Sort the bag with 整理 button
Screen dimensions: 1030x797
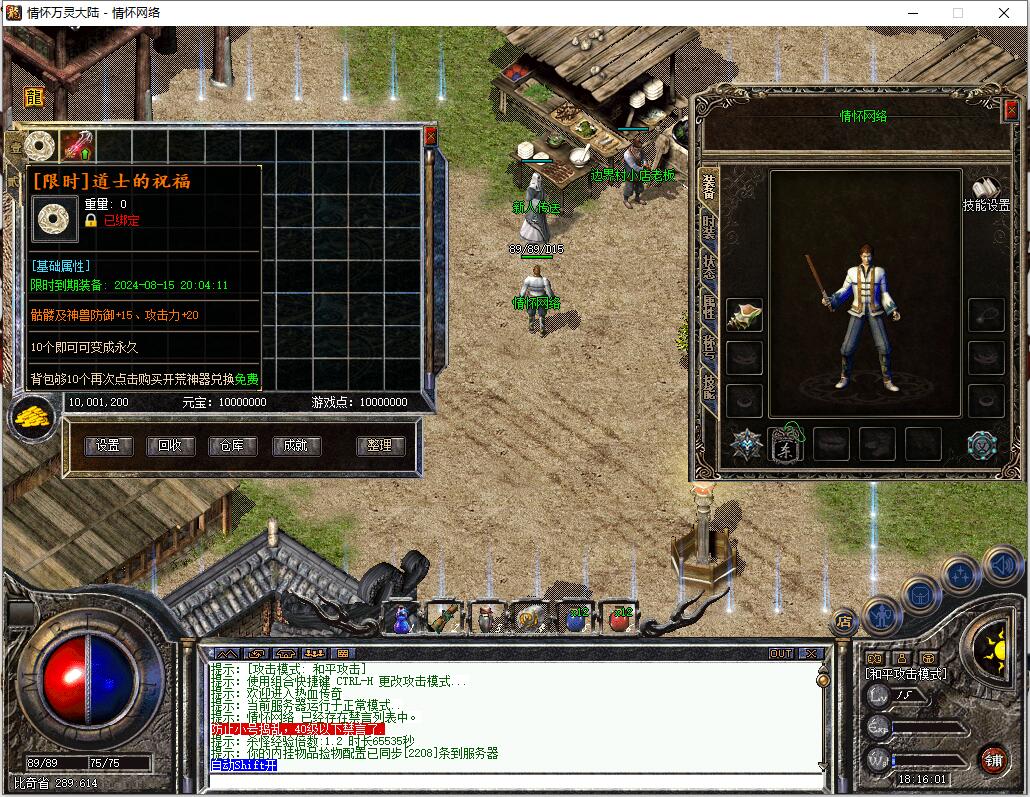380,446
